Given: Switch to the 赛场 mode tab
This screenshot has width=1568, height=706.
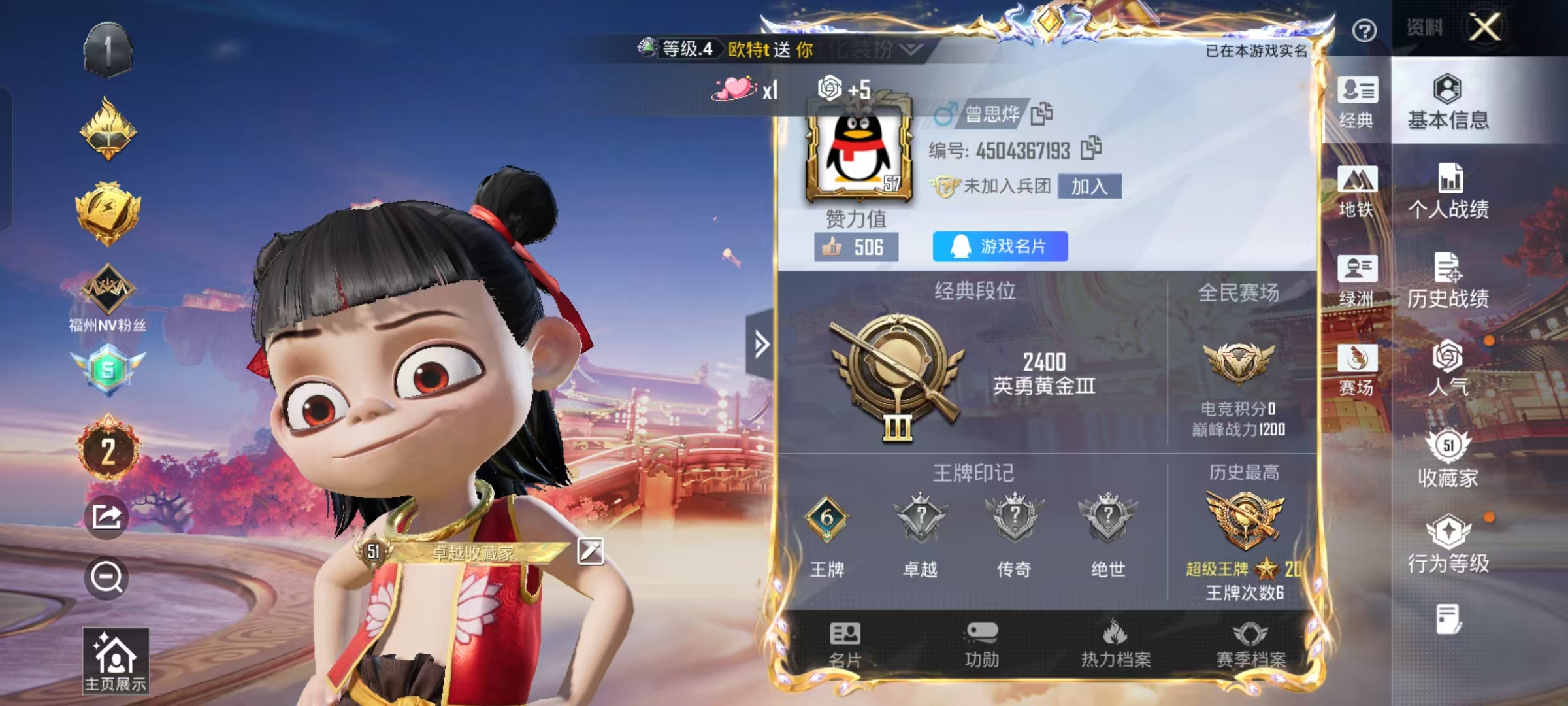Looking at the screenshot, I should coord(1357,370).
